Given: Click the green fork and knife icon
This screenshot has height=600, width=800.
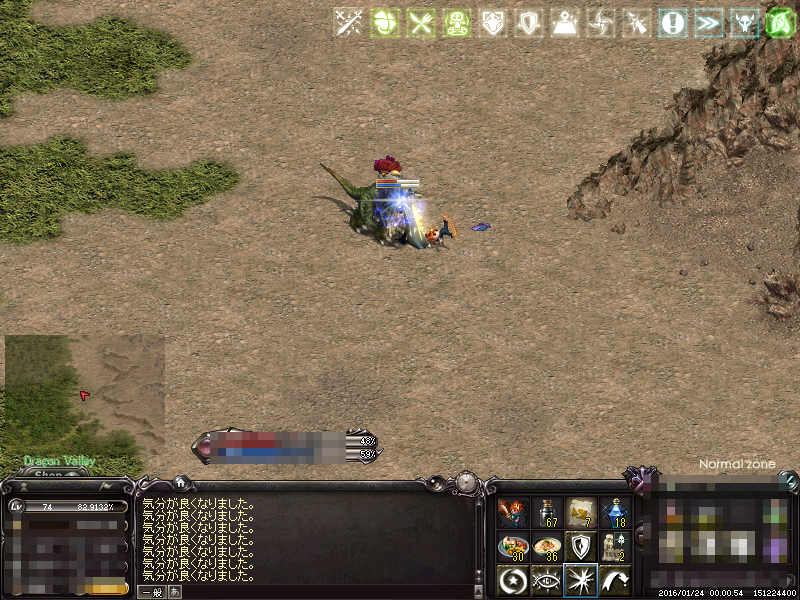Looking at the screenshot, I should (420, 23).
